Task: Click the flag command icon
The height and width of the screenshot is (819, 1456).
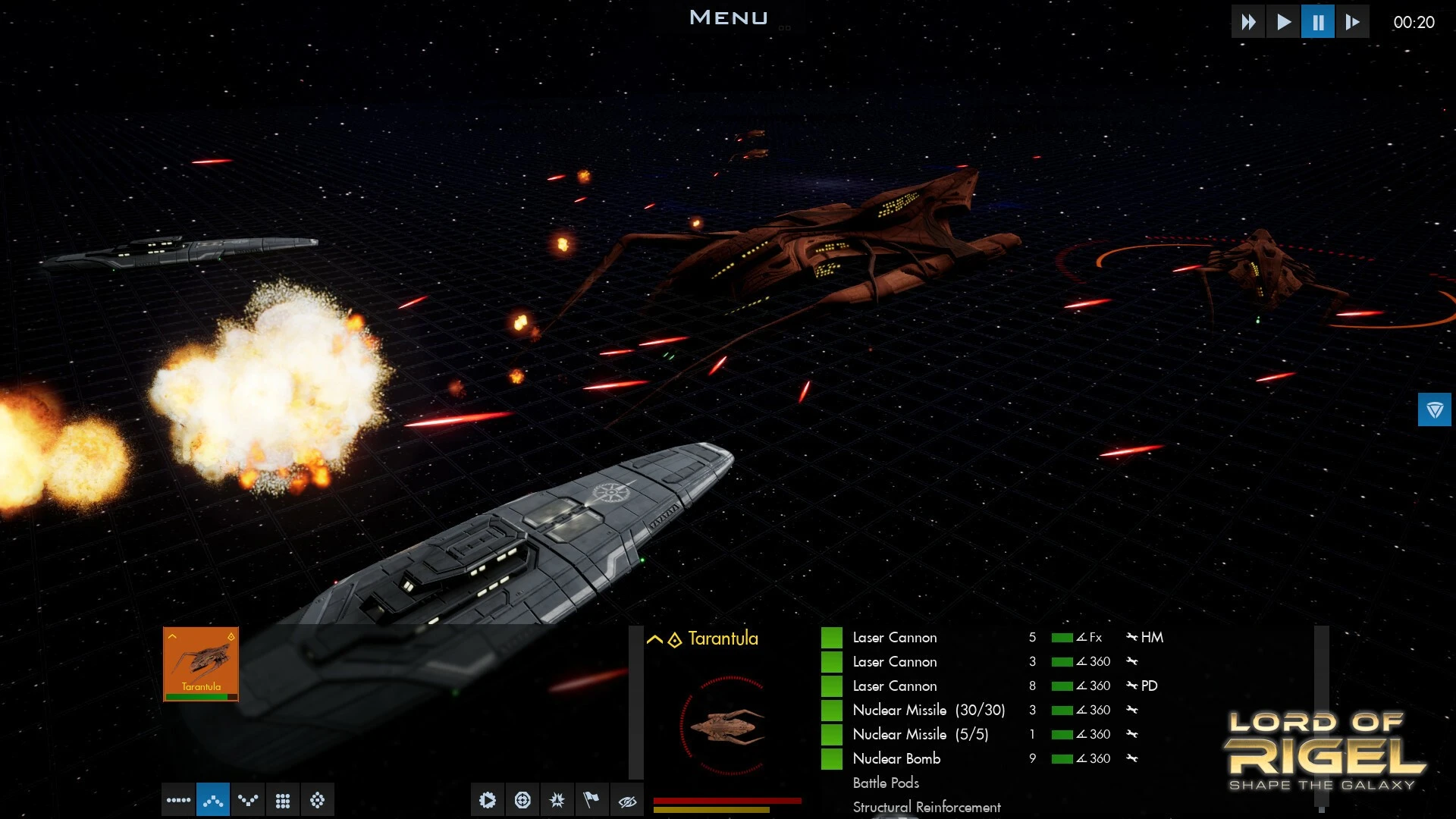Action: (591, 800)
